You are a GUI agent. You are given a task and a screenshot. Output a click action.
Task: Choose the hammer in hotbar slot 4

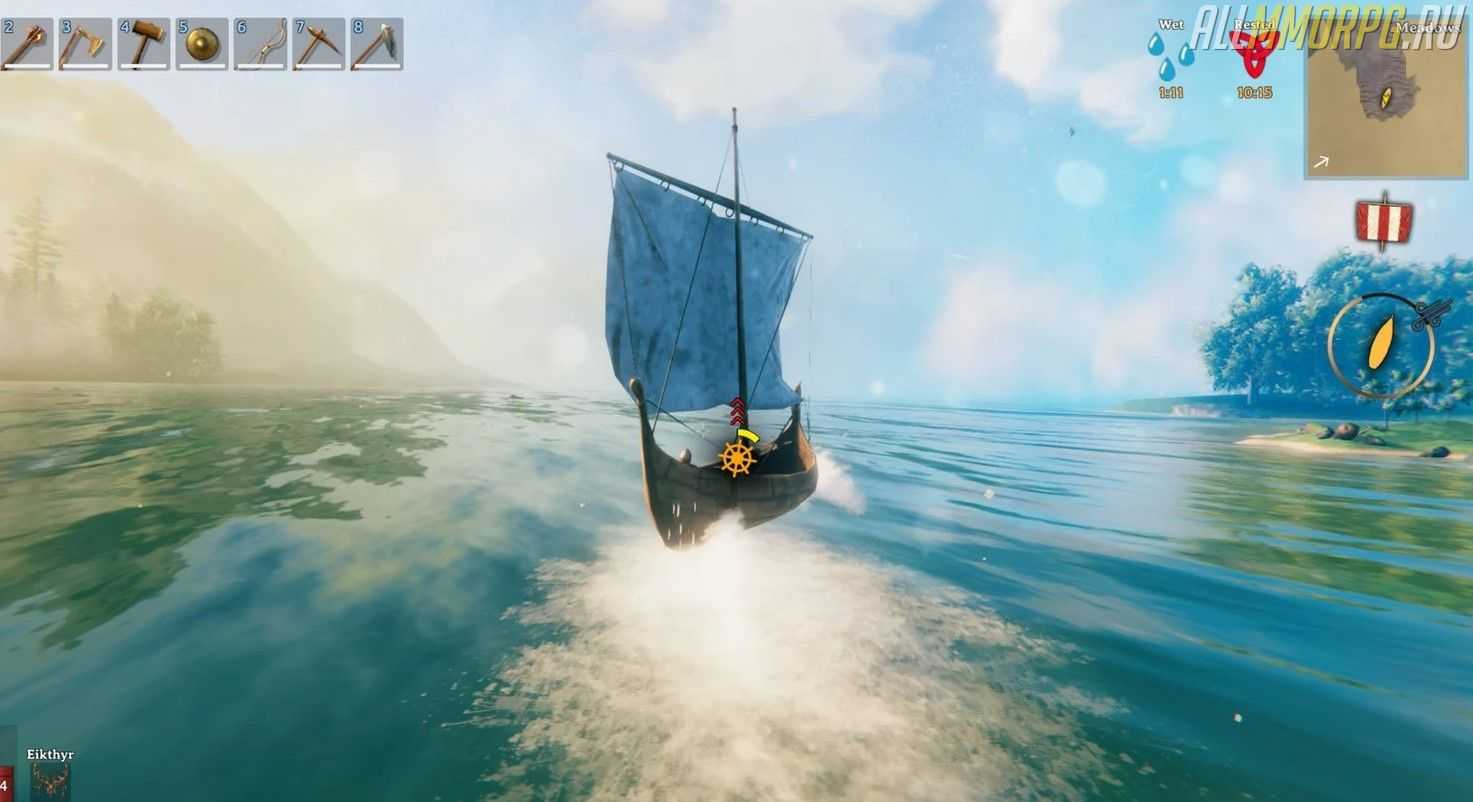pos(144,44)
